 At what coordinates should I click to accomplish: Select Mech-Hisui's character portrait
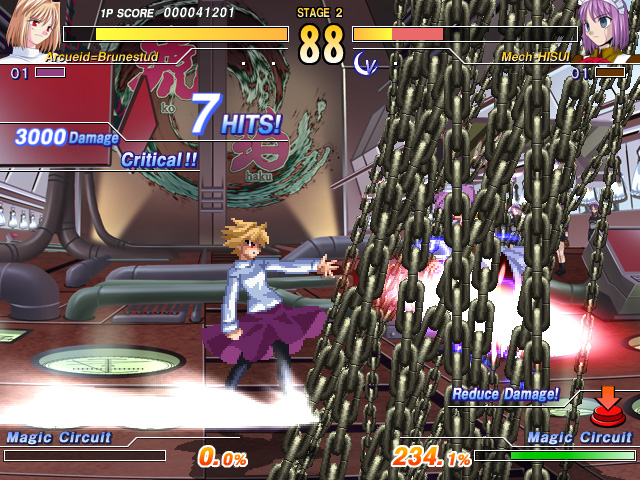pyautogui.click(x=609, y=28)
